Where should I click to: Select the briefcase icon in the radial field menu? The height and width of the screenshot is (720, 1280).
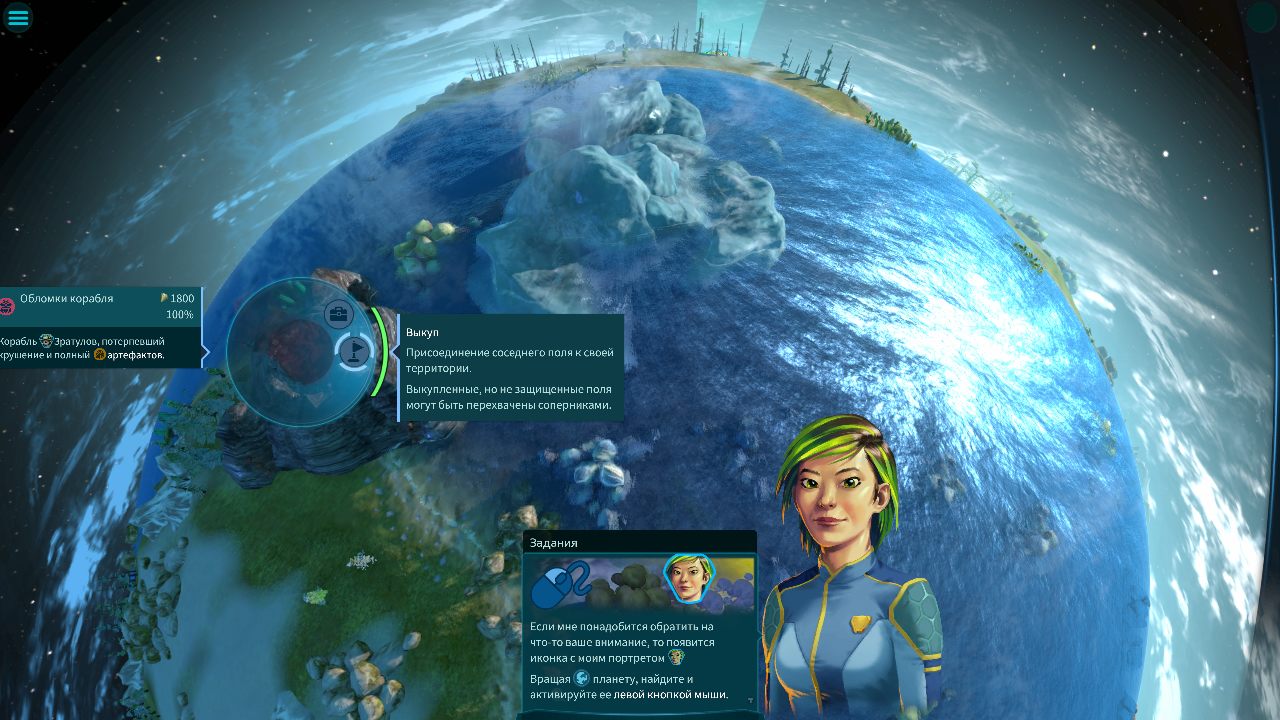340,312
